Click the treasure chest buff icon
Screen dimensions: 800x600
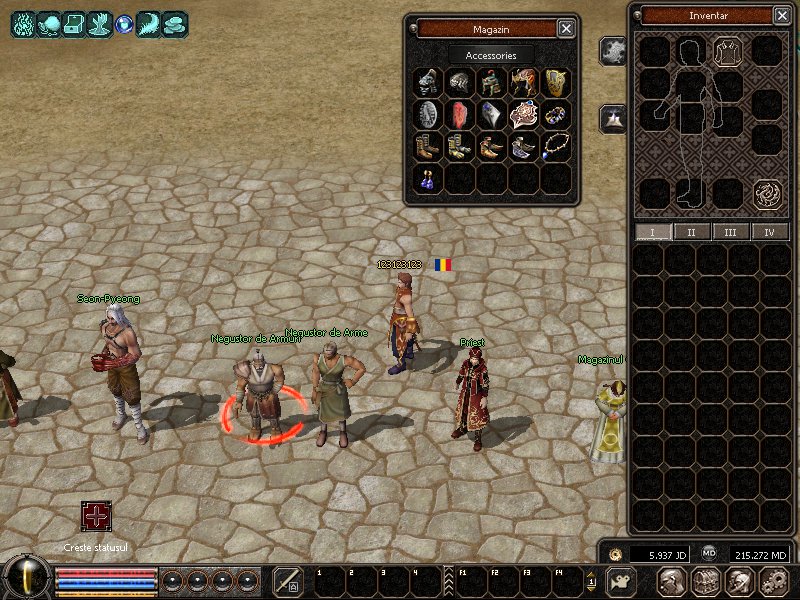(x=74, y=24)
